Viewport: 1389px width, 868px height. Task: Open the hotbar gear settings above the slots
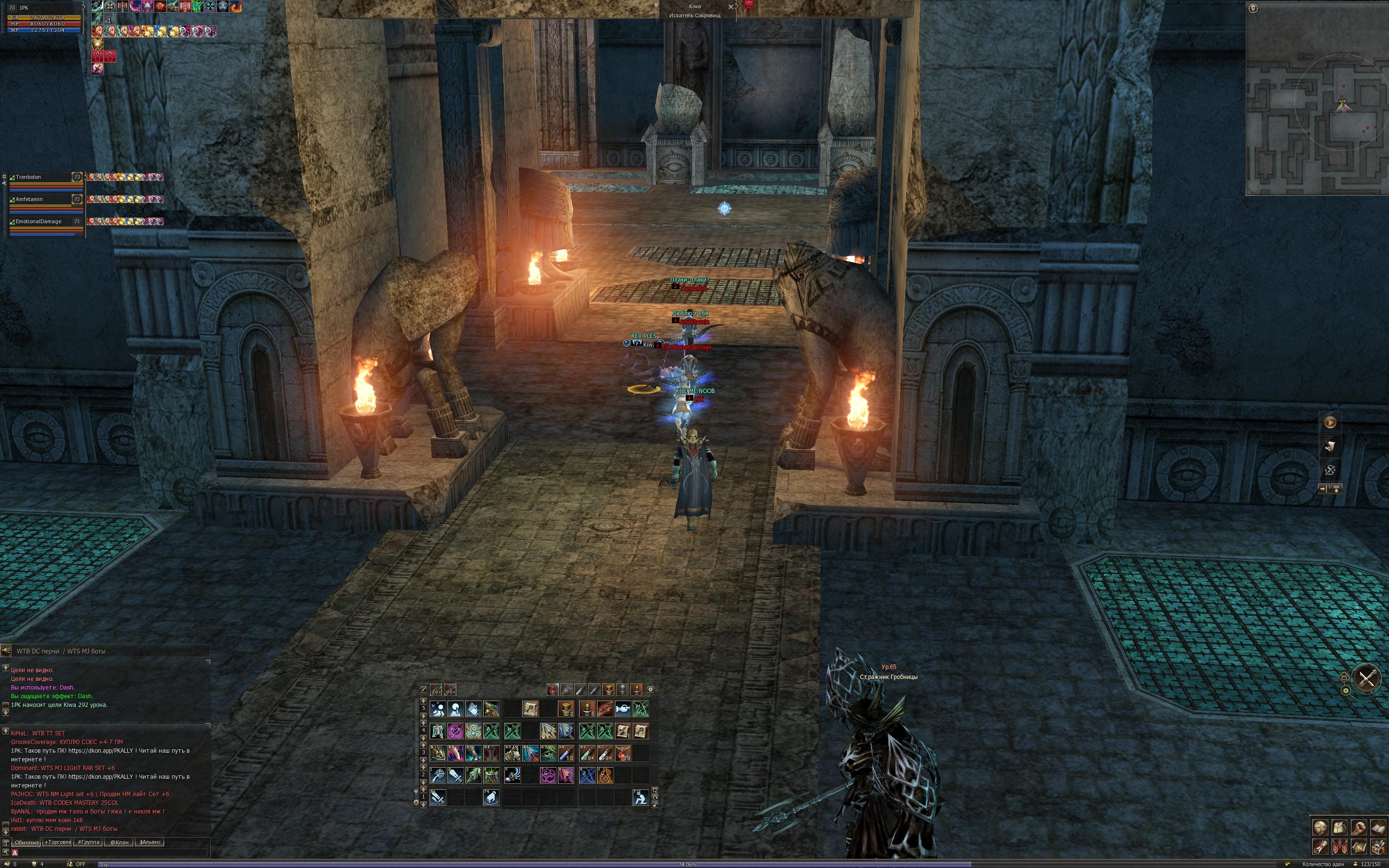(650, 690)
